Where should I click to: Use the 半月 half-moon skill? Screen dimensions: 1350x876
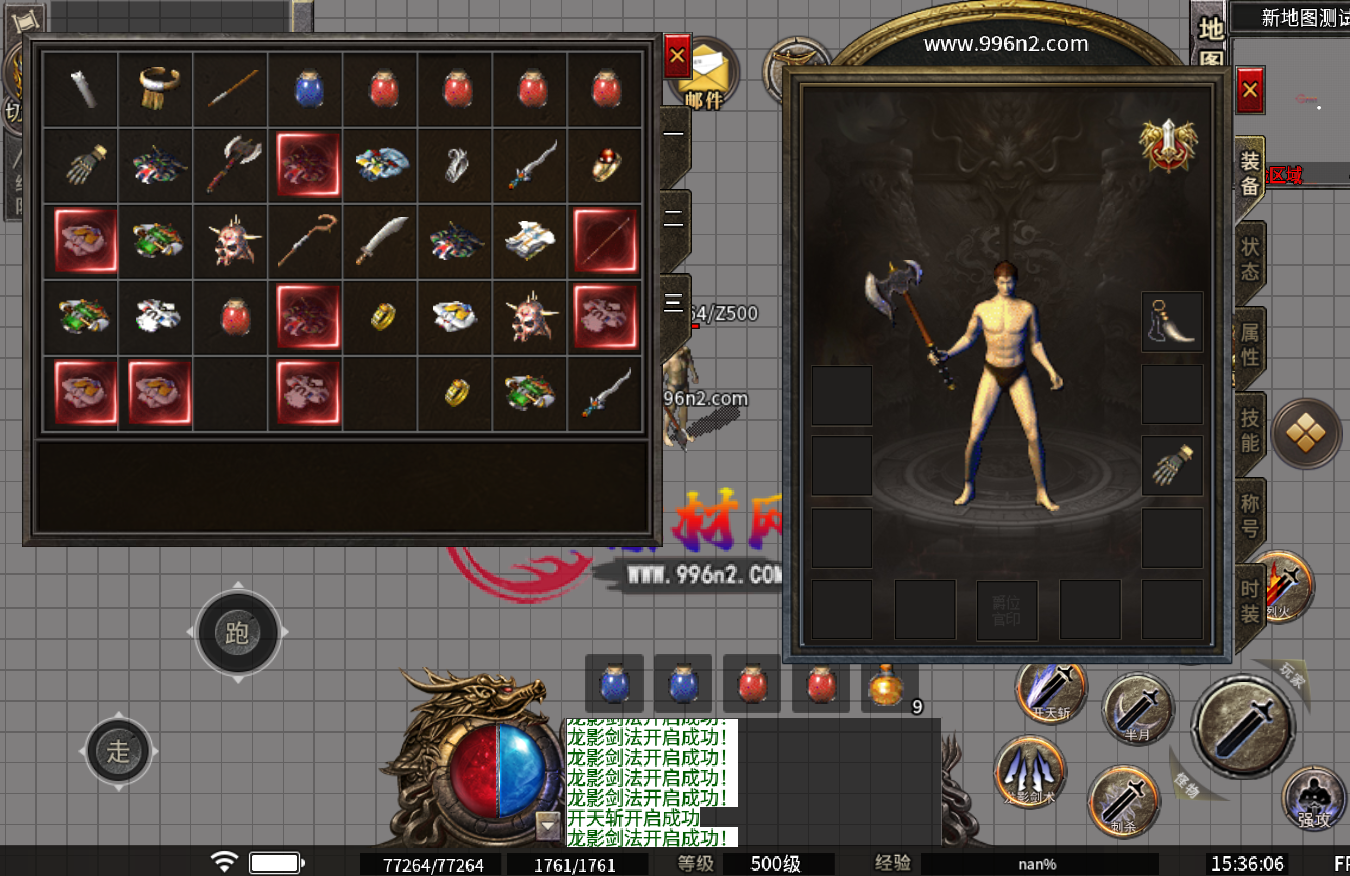click(x=1138, y=710)
